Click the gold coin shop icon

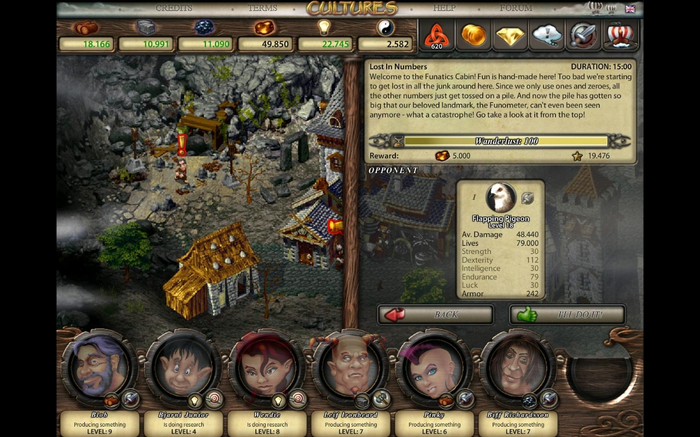[473, 36]
